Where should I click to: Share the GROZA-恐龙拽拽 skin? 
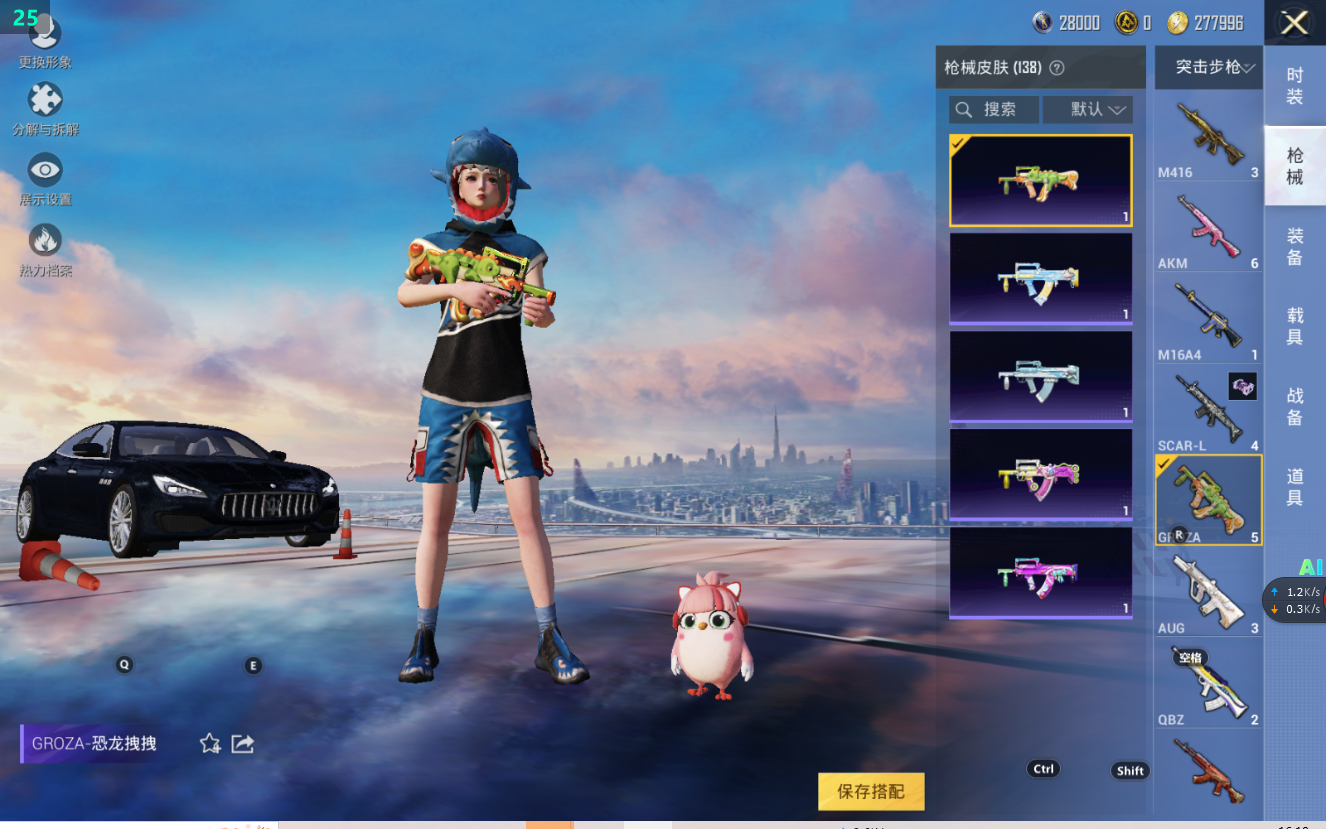click(x=243, y=744)
